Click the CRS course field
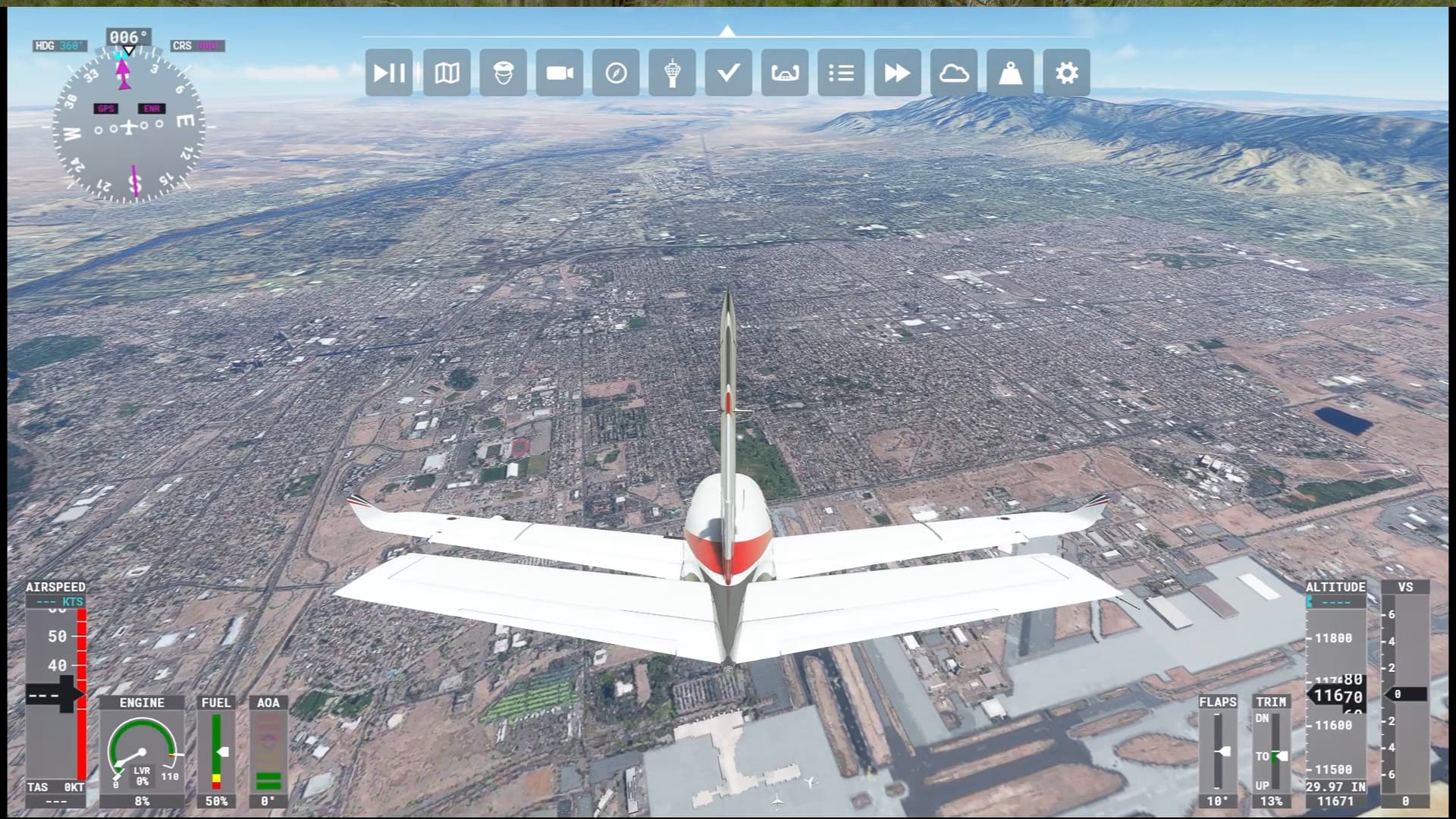Viewport: 1456px width, 819px height. [196, 45]
